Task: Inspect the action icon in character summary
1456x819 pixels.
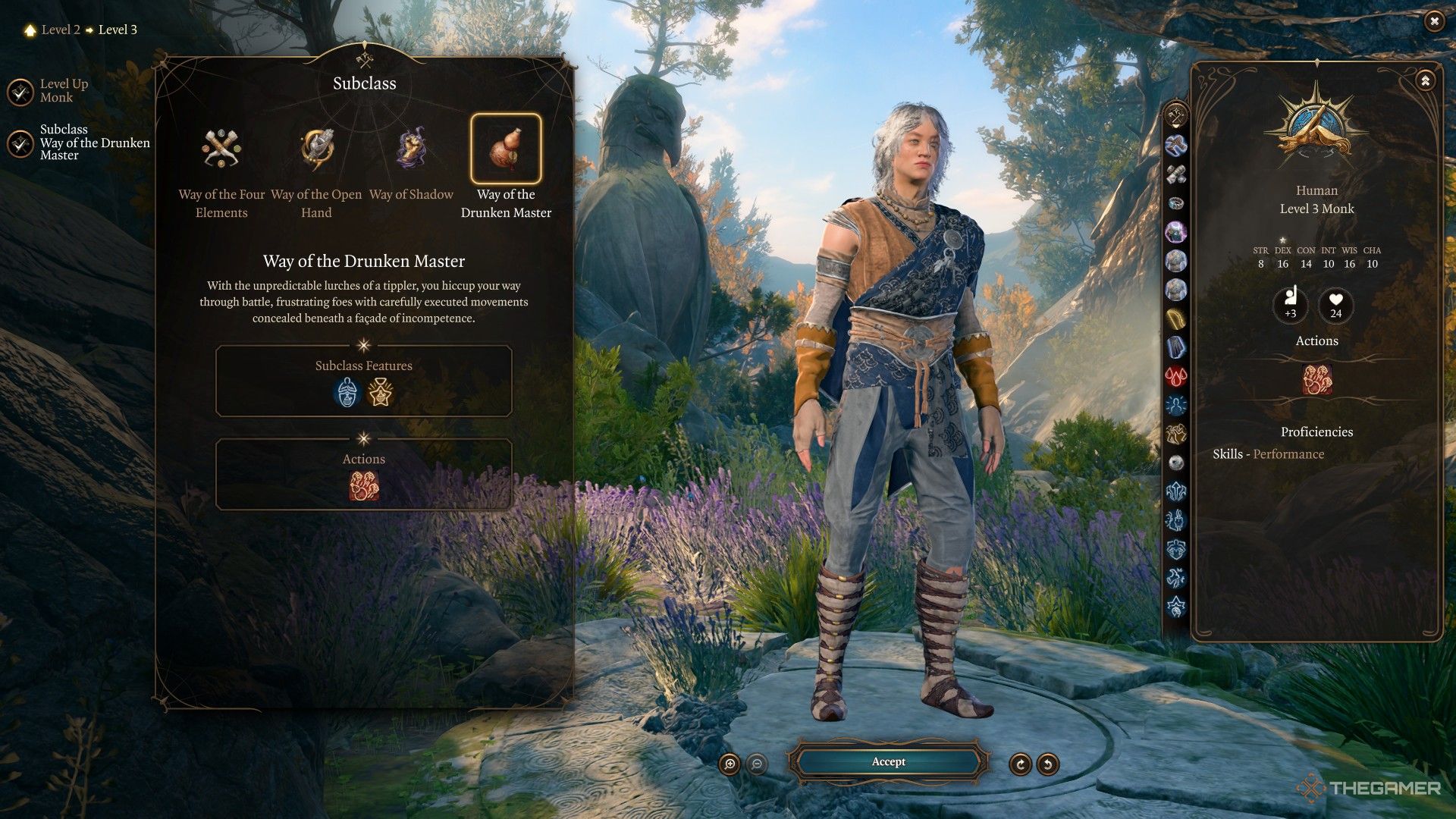Action: click(1316, 379)
